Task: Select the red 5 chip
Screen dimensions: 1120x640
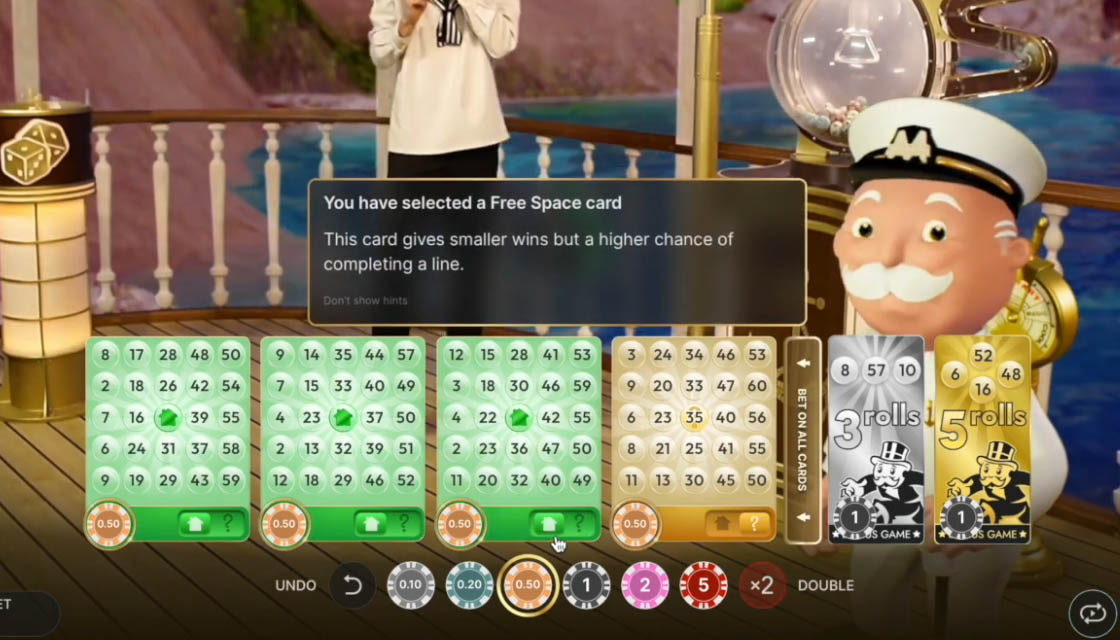Action: click(x=703, y=586)
